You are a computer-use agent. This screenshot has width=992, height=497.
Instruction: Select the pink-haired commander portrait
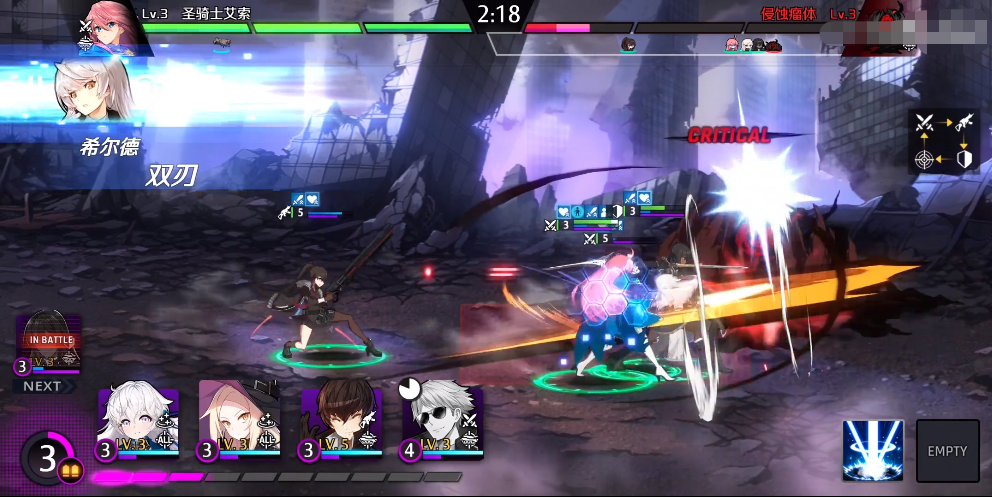click(108, 24)
